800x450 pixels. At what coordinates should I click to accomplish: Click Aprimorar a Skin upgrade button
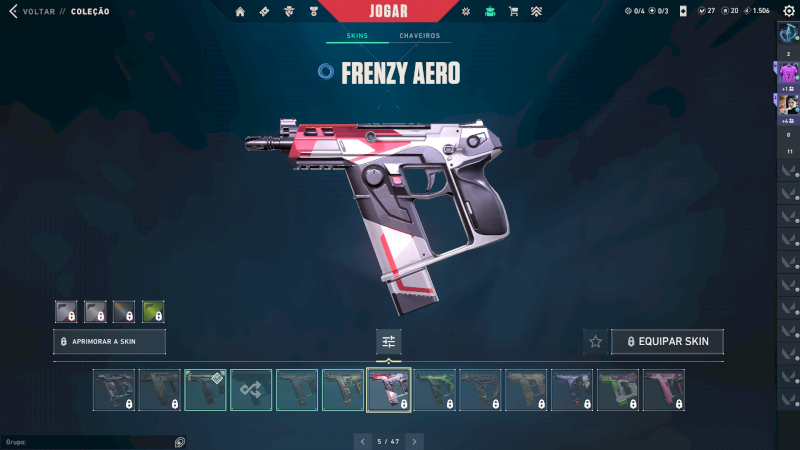coord(109,341)
